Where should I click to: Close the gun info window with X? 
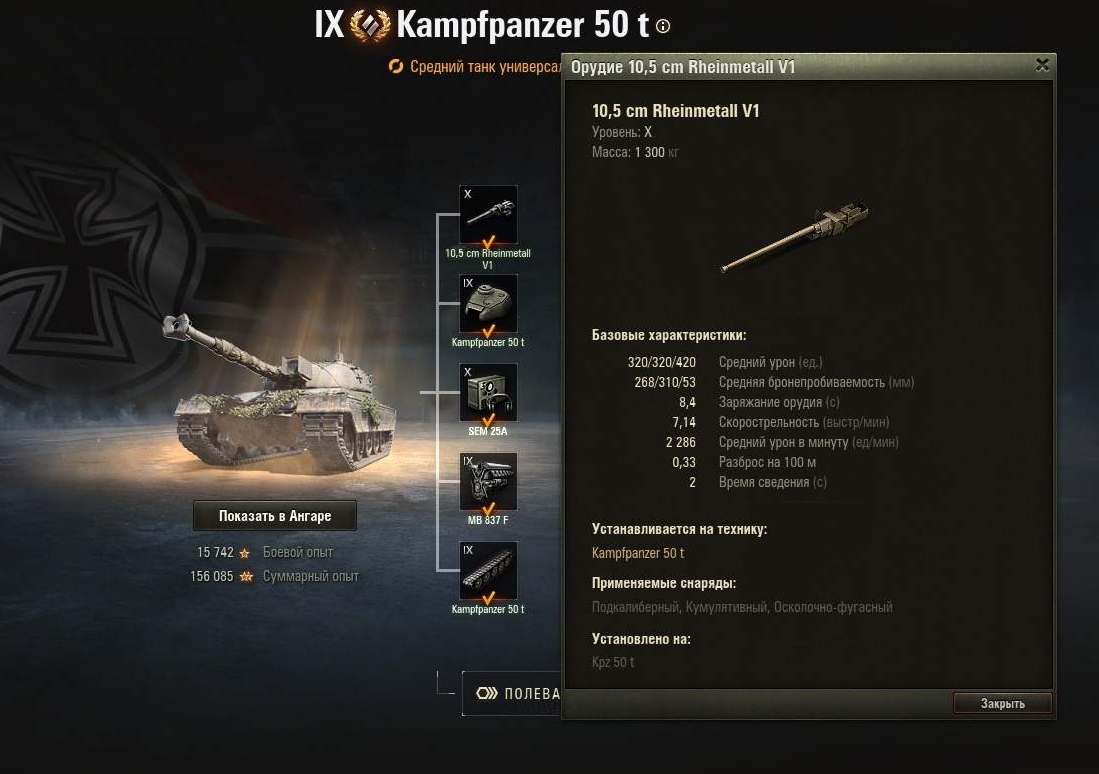click(x=1042, y=66)
